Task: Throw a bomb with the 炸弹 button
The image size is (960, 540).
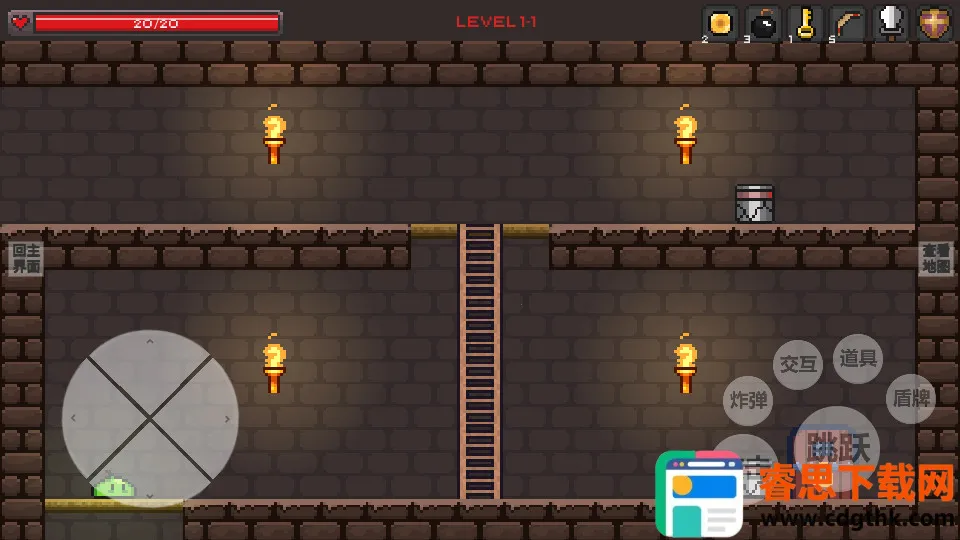Action: [x=748, y=400]
